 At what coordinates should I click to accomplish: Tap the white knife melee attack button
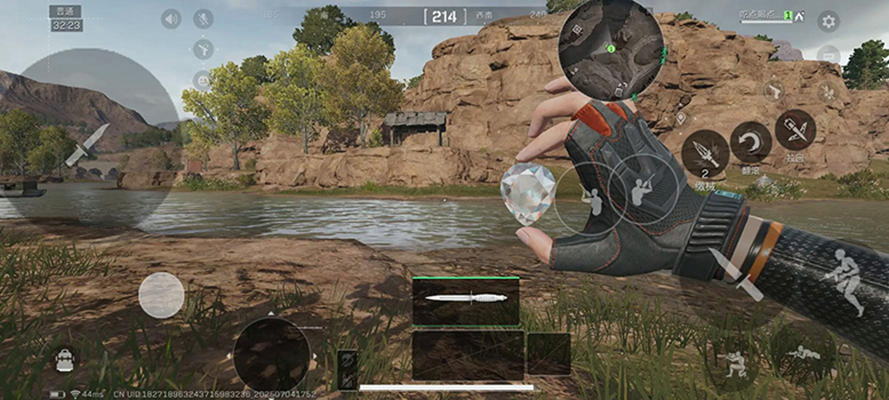coord(735,274)
